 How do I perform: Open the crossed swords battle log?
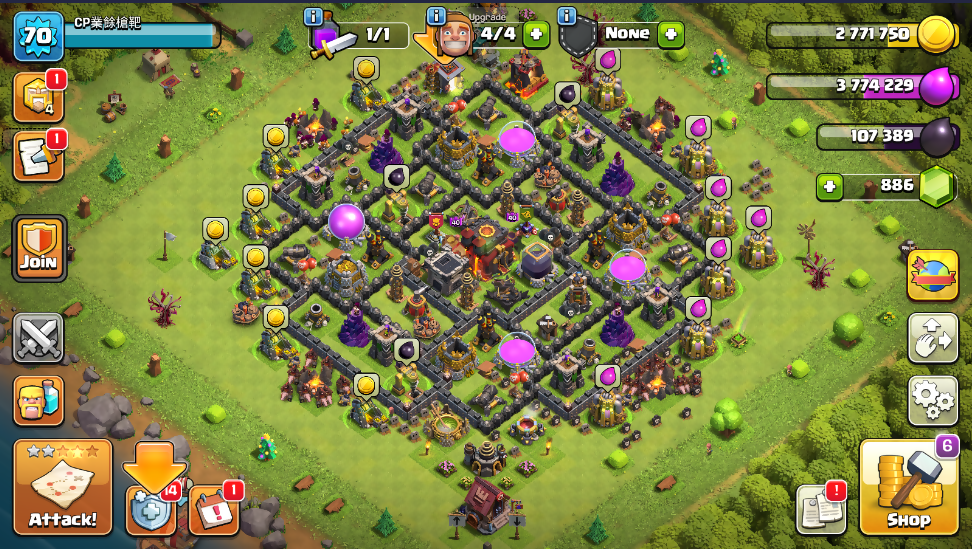click(x=39, y=338)
